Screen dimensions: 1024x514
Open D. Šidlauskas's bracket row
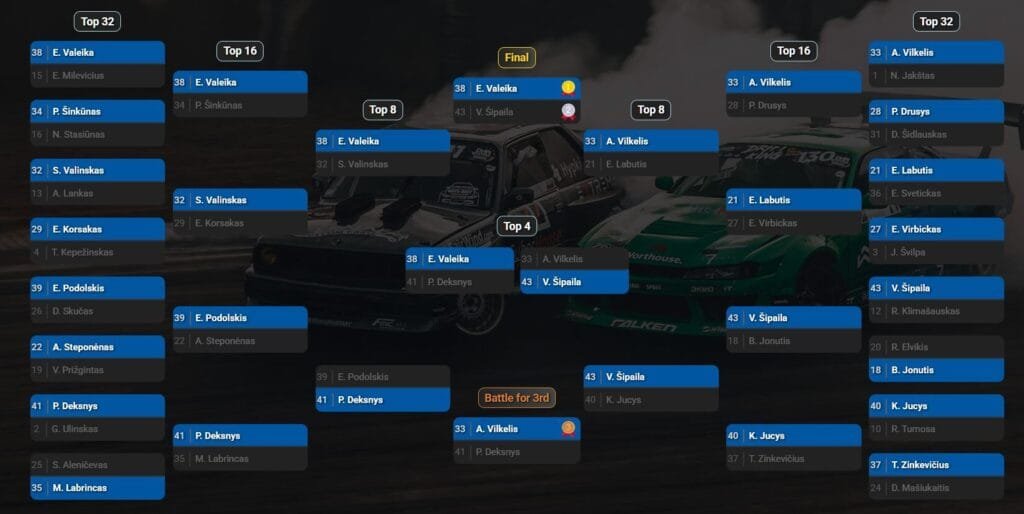[x=936, y=135]
